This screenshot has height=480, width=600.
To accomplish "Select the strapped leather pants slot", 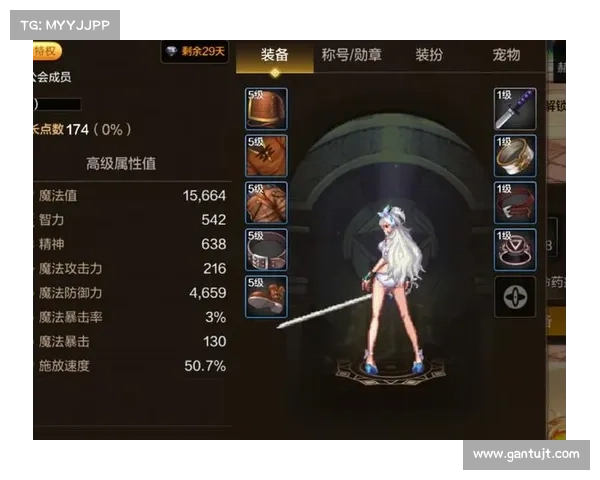I will [x=266, y=203].
